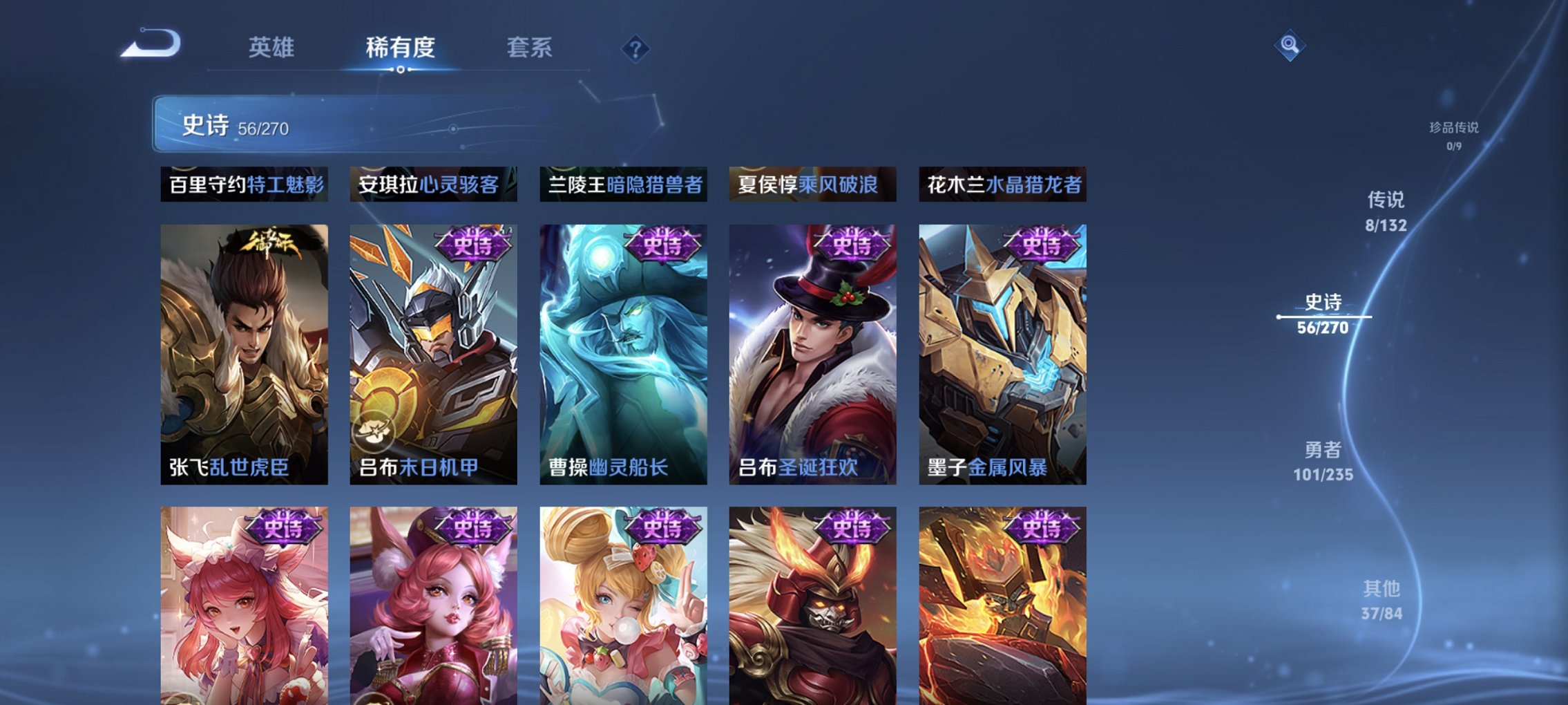Click the 花木兰水晶猎龙者 filter entry
Viewport: 1568px width, 705px height.
(x=1003, y=183)
